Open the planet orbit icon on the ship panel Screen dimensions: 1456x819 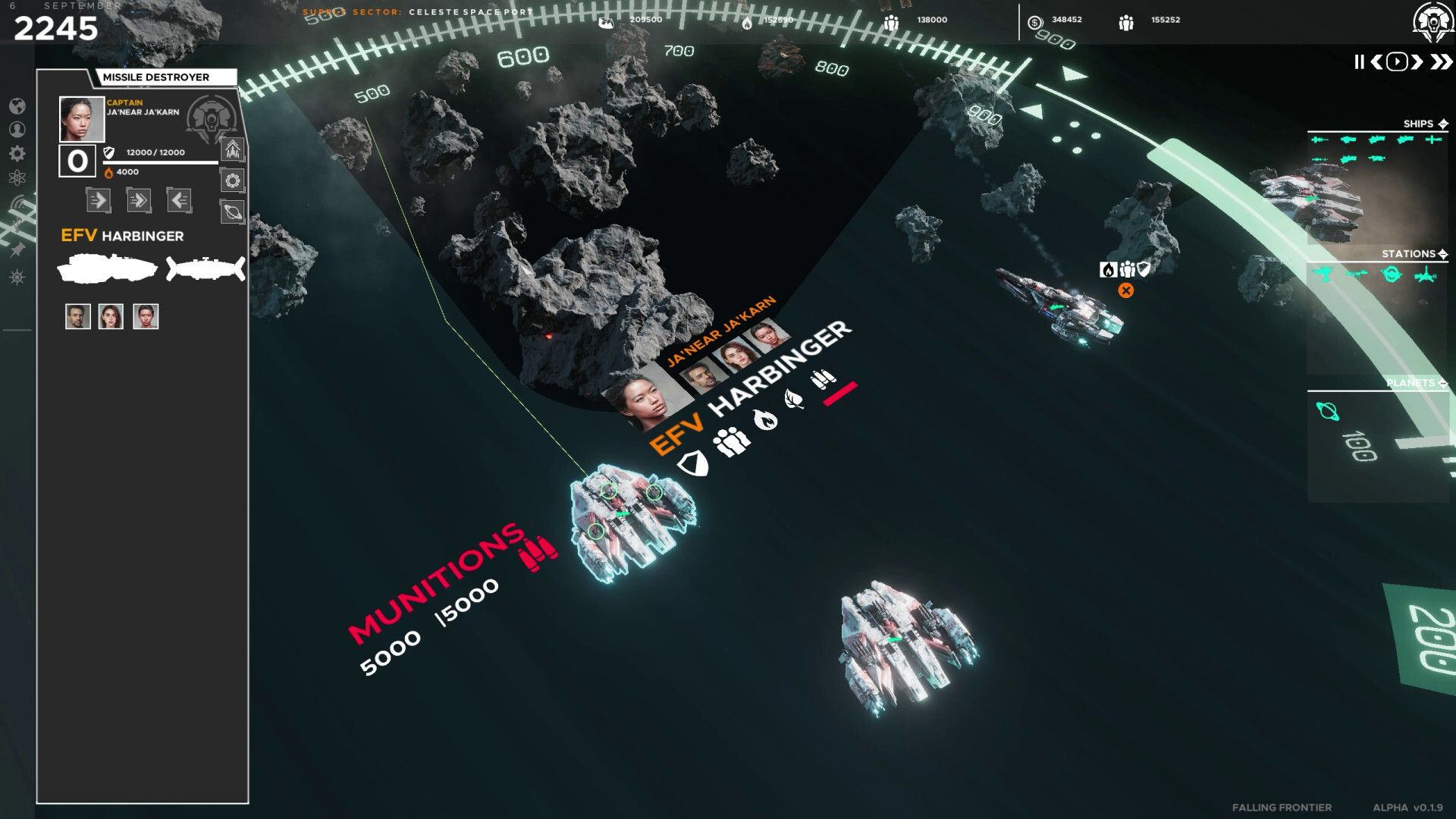pyautogui.click(x=232, y=213)
